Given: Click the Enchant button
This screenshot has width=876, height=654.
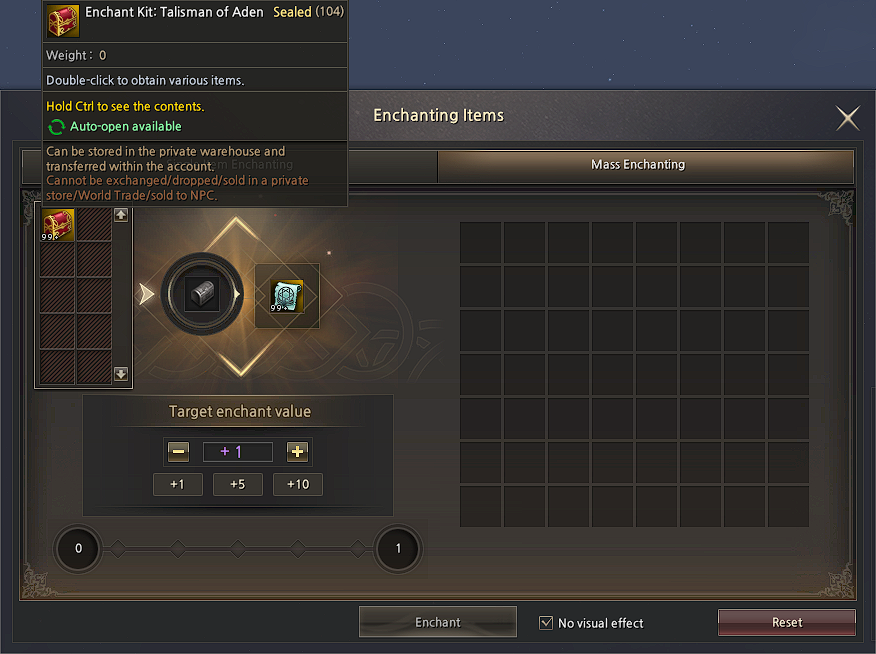Looking at the screenshot, I should (x=438, y=622).
